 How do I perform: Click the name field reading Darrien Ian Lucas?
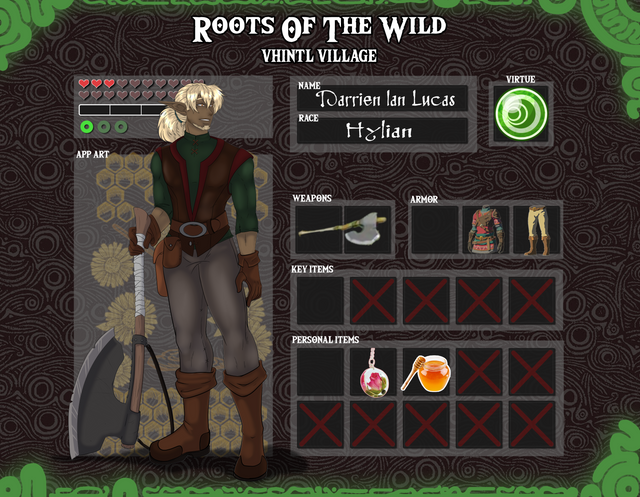click(385, 99)
